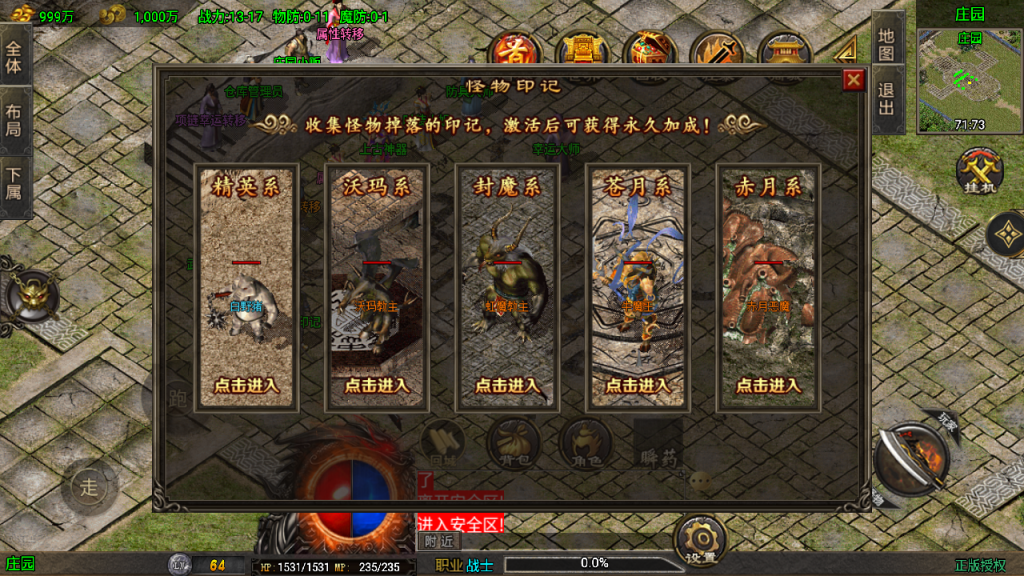Select the 退出 exit button

point(887,101)
